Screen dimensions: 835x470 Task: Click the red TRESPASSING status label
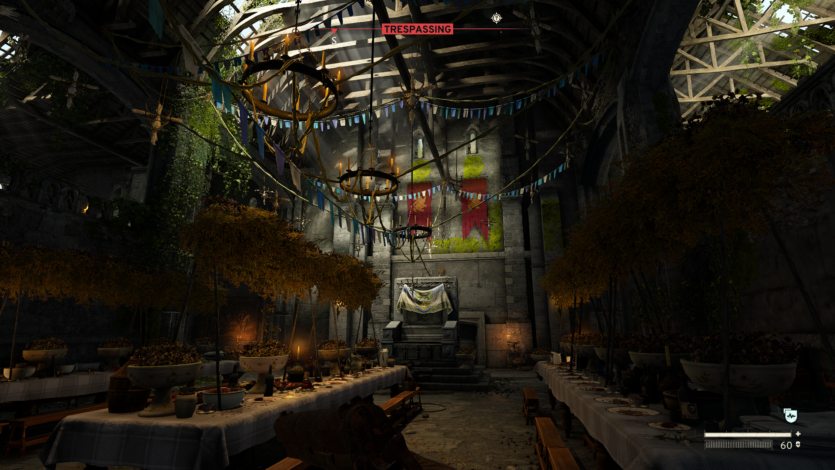tap(417, 29)
